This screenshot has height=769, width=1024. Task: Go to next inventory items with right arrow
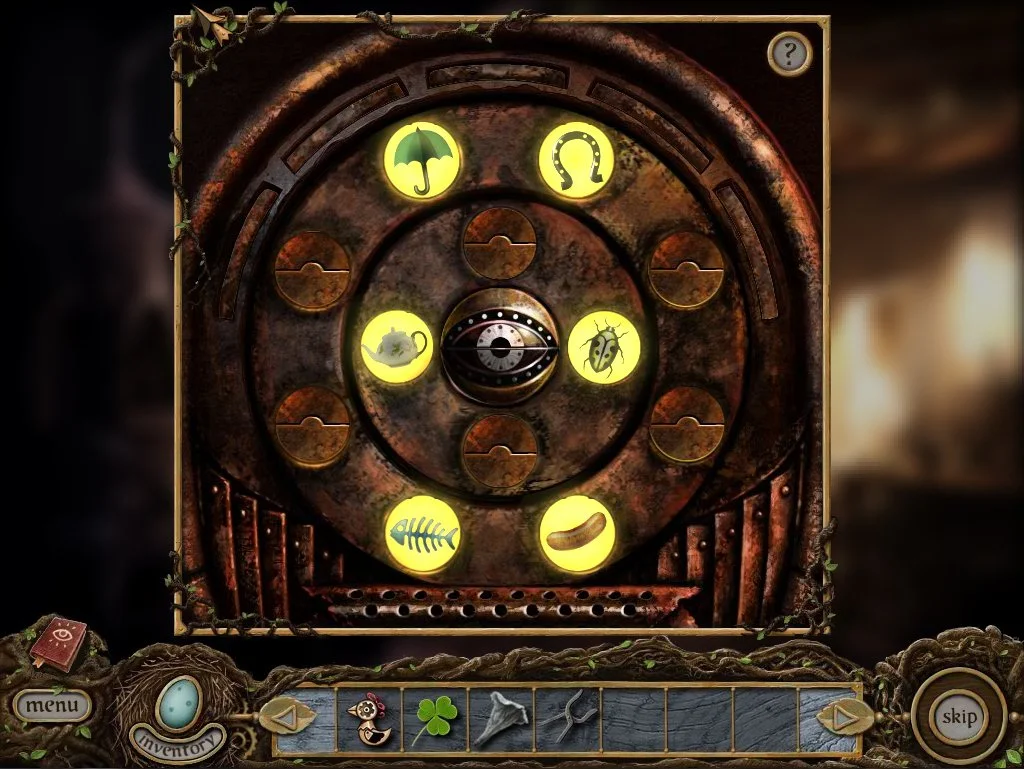click(840, 717)
